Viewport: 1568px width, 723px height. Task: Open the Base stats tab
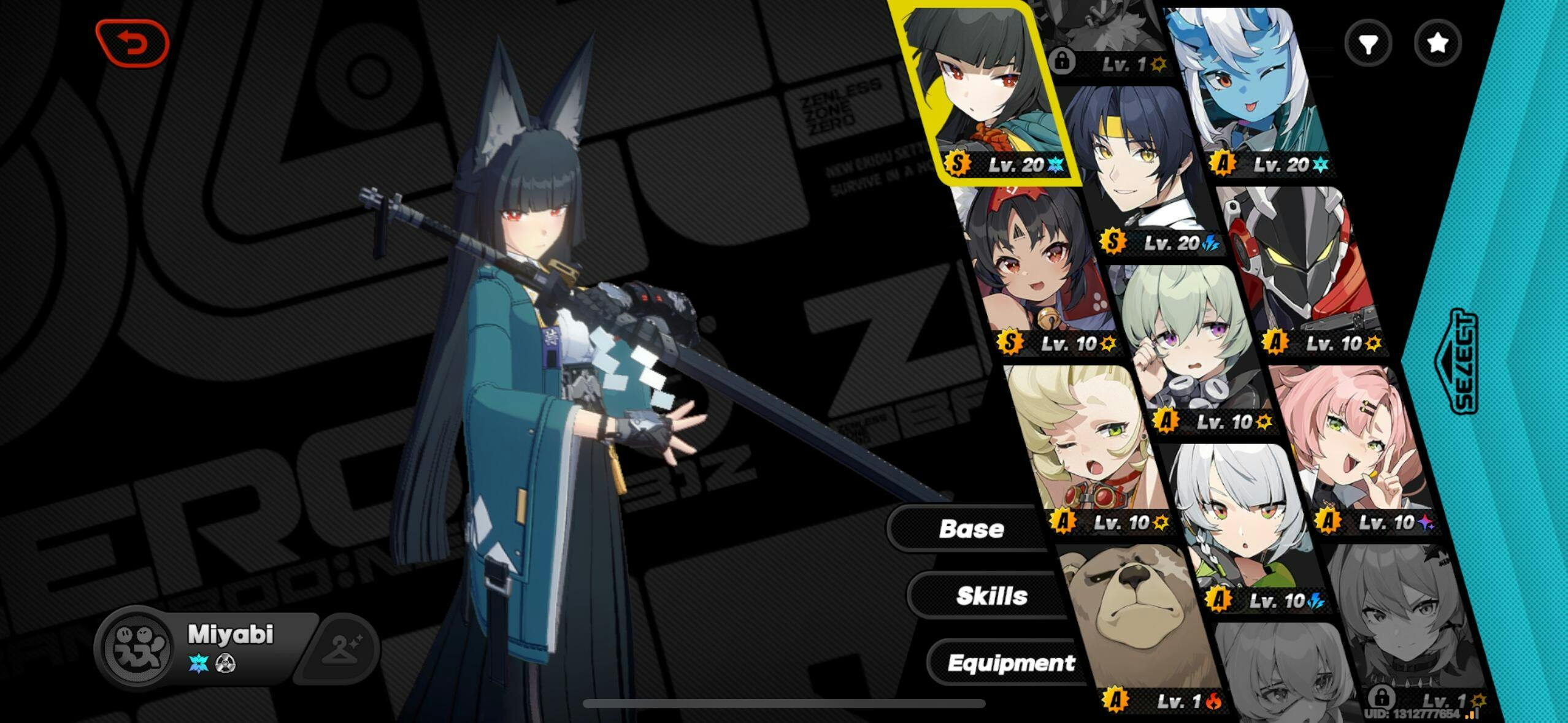[970, 529]
